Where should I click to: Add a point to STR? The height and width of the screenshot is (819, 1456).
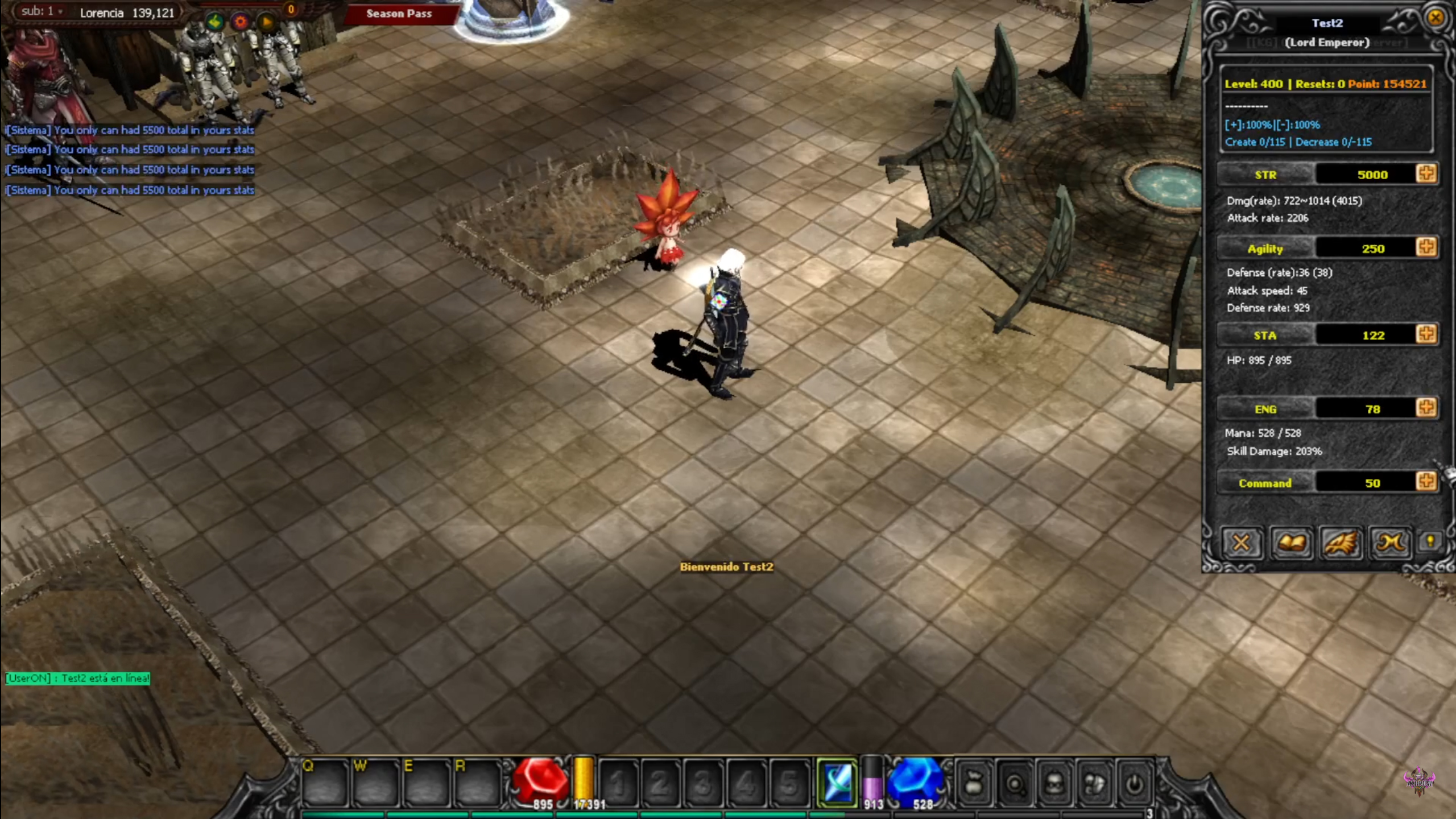pos(1426,174)
